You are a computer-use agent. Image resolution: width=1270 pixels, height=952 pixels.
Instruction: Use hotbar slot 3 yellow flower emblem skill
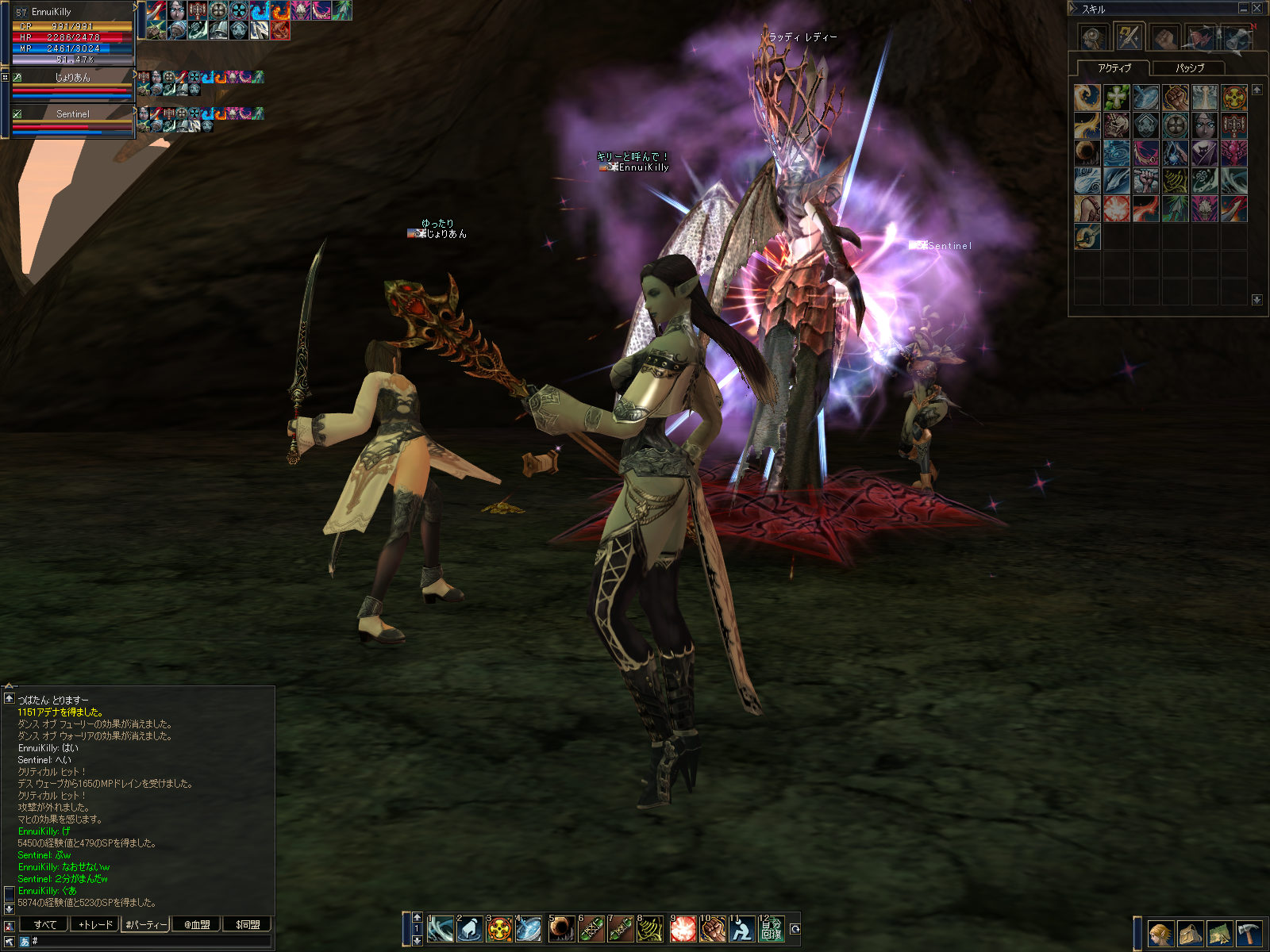point(499,929)
